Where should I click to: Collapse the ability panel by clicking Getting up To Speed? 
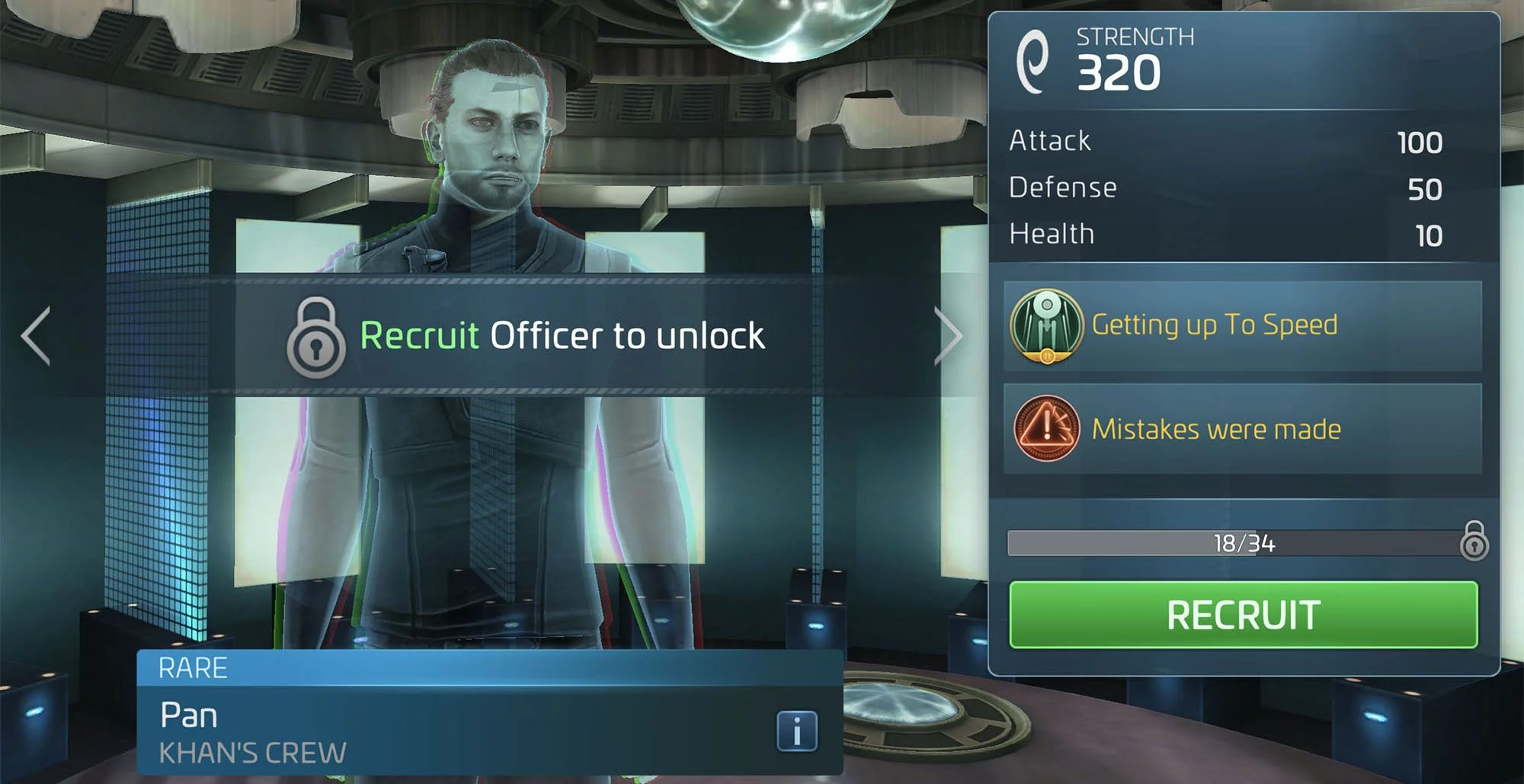tap(1215, 324)
